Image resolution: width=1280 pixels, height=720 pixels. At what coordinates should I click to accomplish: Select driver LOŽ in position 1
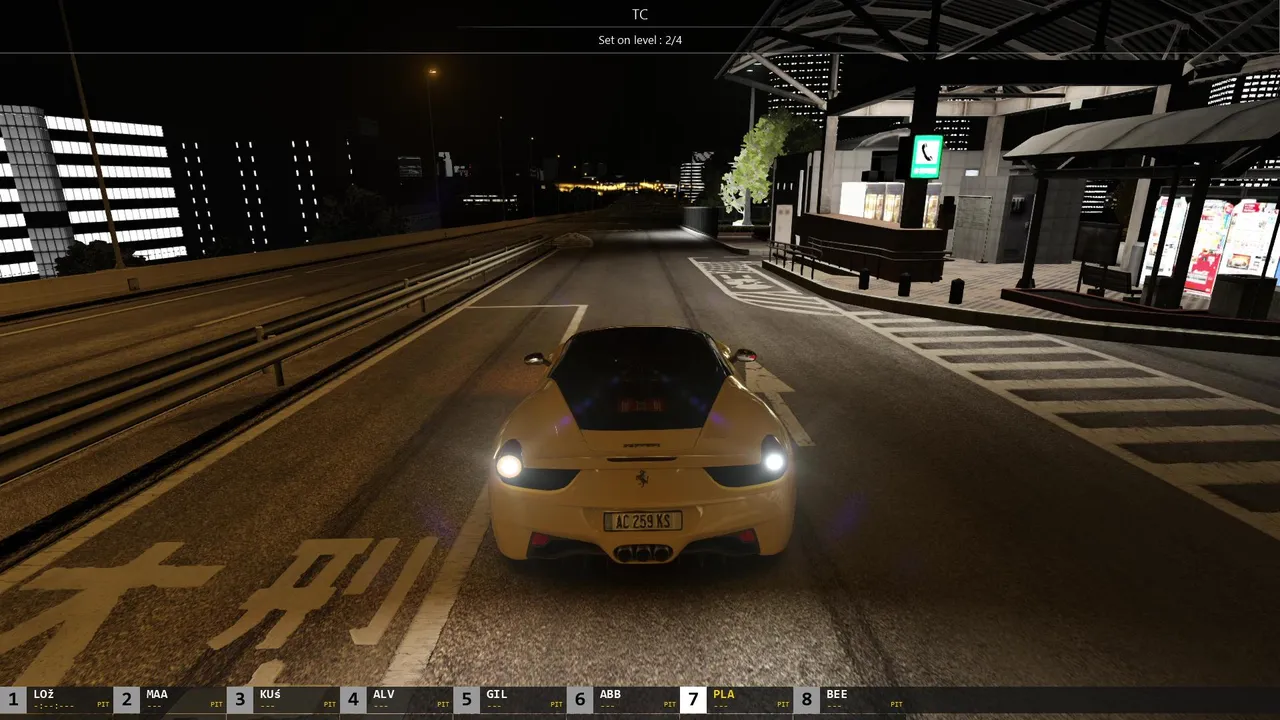click(x=57, y=699)
